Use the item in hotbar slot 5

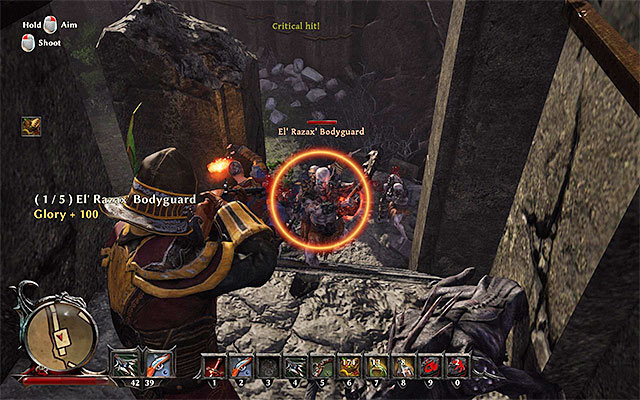[322, 365]
